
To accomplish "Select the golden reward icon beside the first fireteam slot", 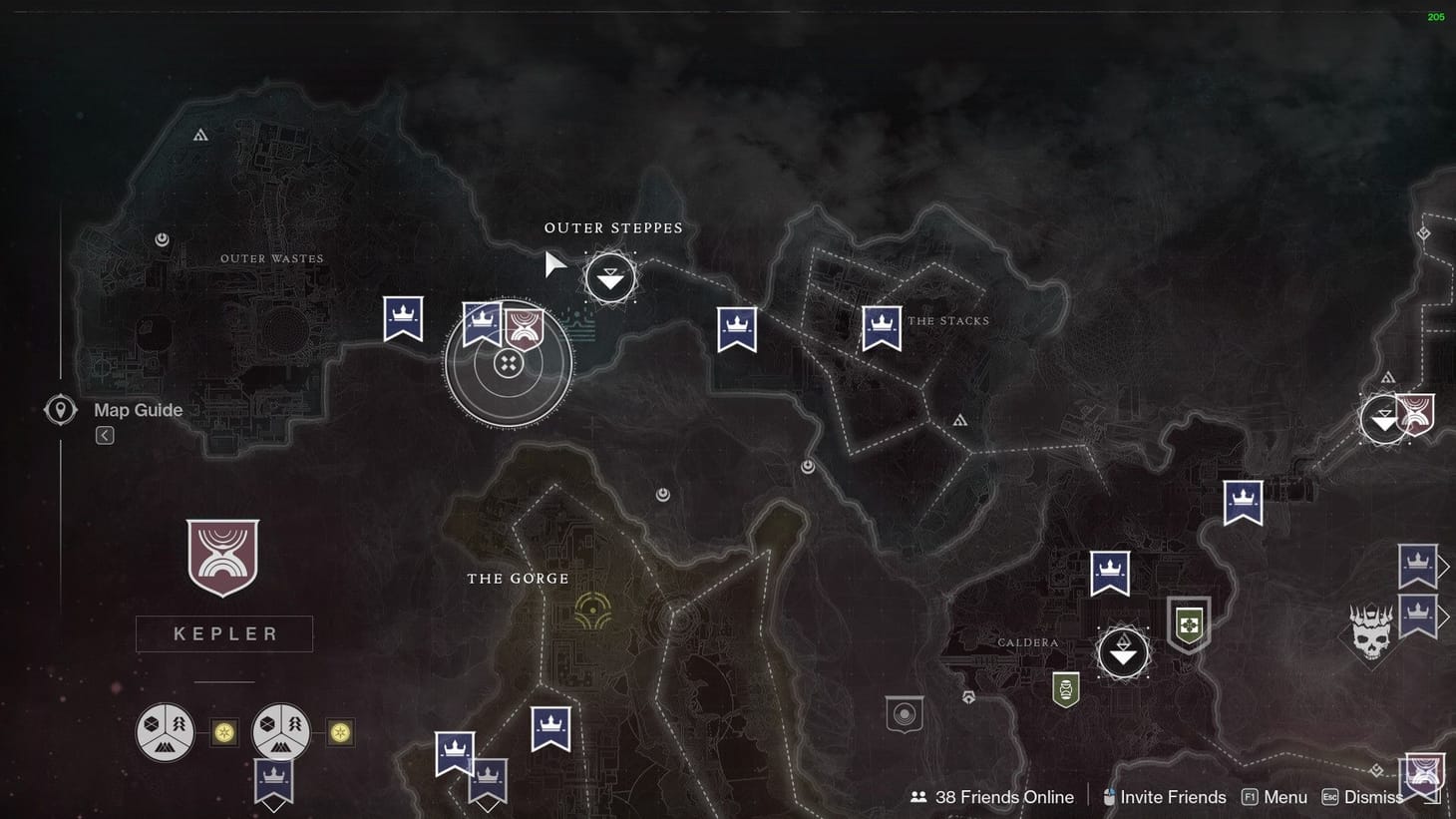I will point(223,731).
